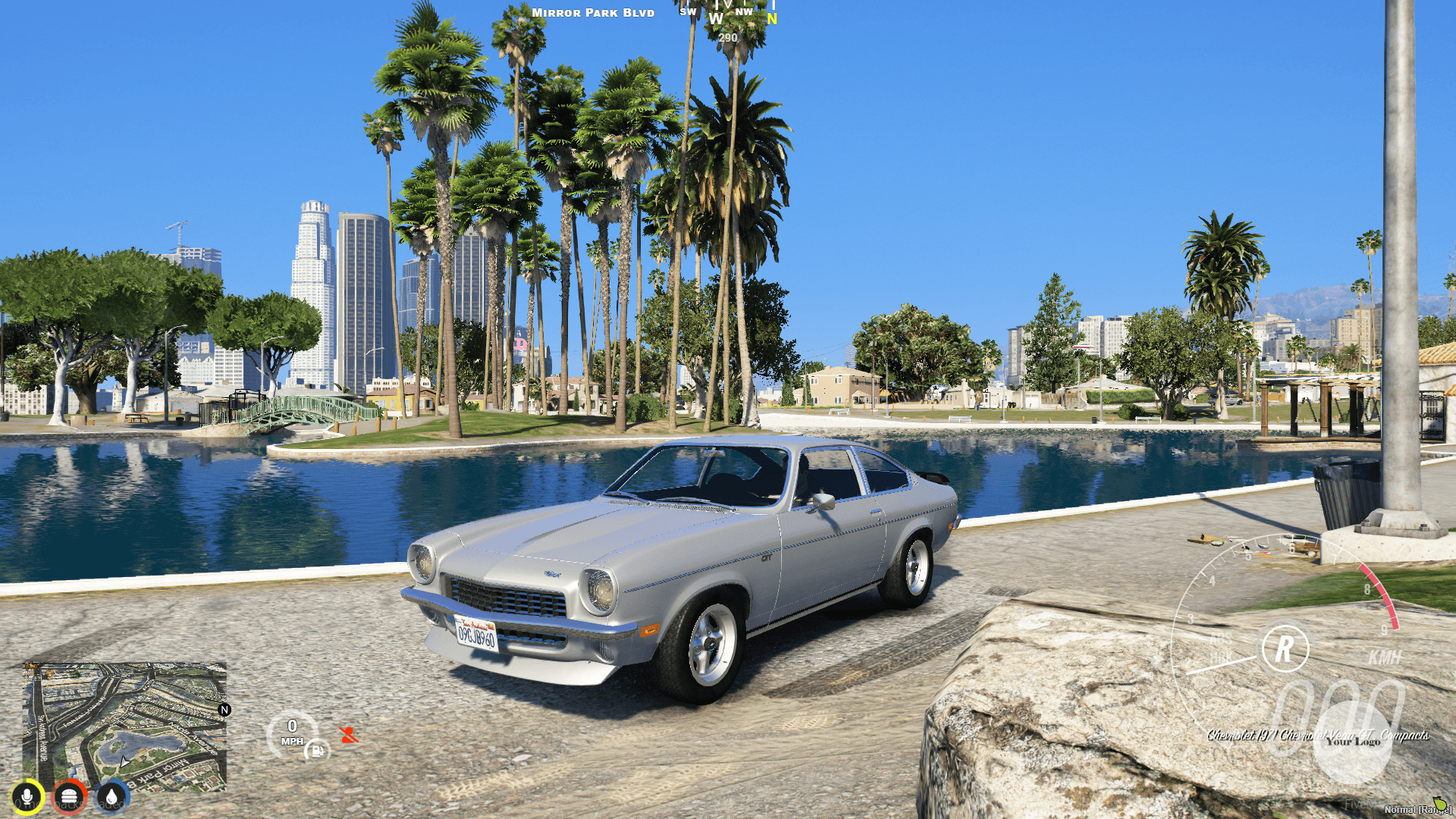
Task: Click the N compass heading marker
Action: (x=771, y=19)
